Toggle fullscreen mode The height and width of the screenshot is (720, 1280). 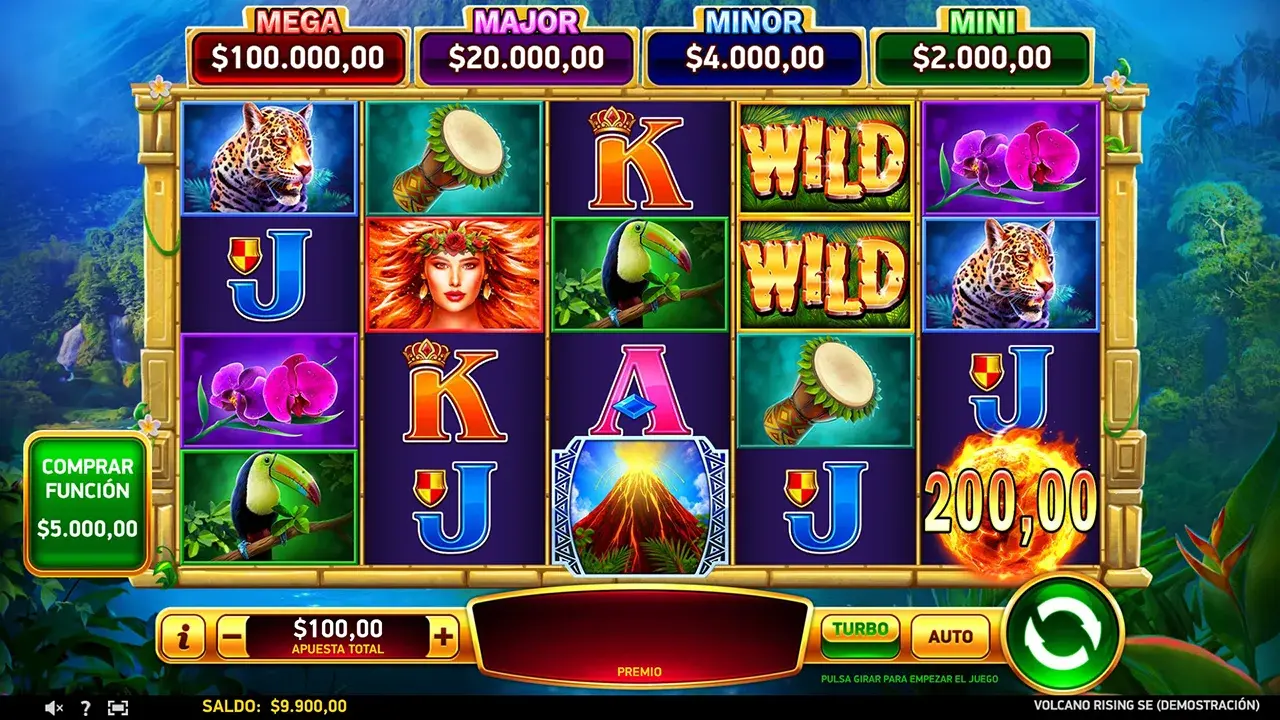(x=118, y=707)
